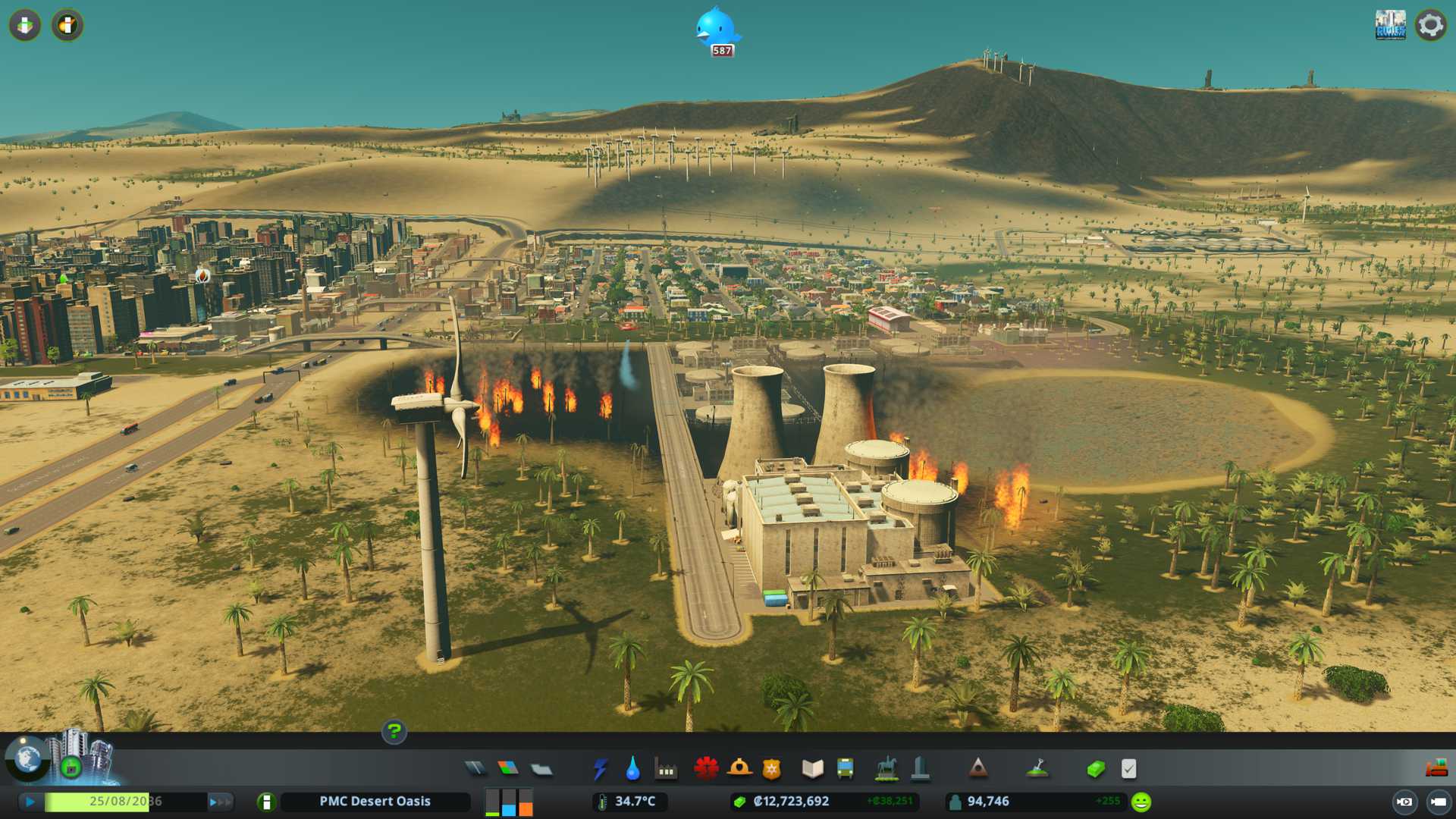Click the Chirper blue bird icon
1456x819 pixels.
pos(717,29)
